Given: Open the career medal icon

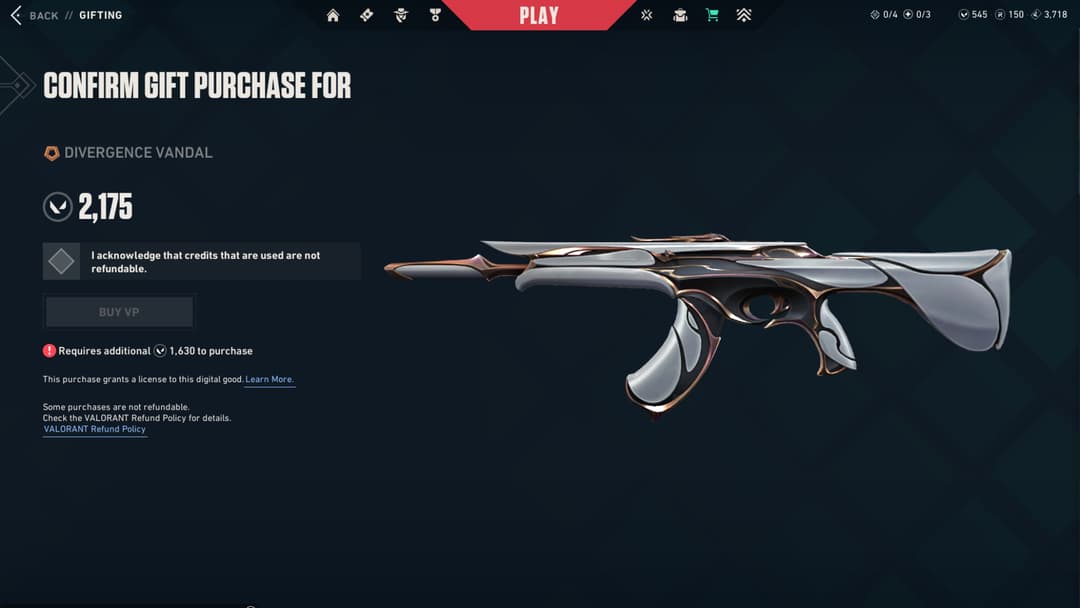Looking at the screenshot, I should pyautogui.click(x=435, y=15).
